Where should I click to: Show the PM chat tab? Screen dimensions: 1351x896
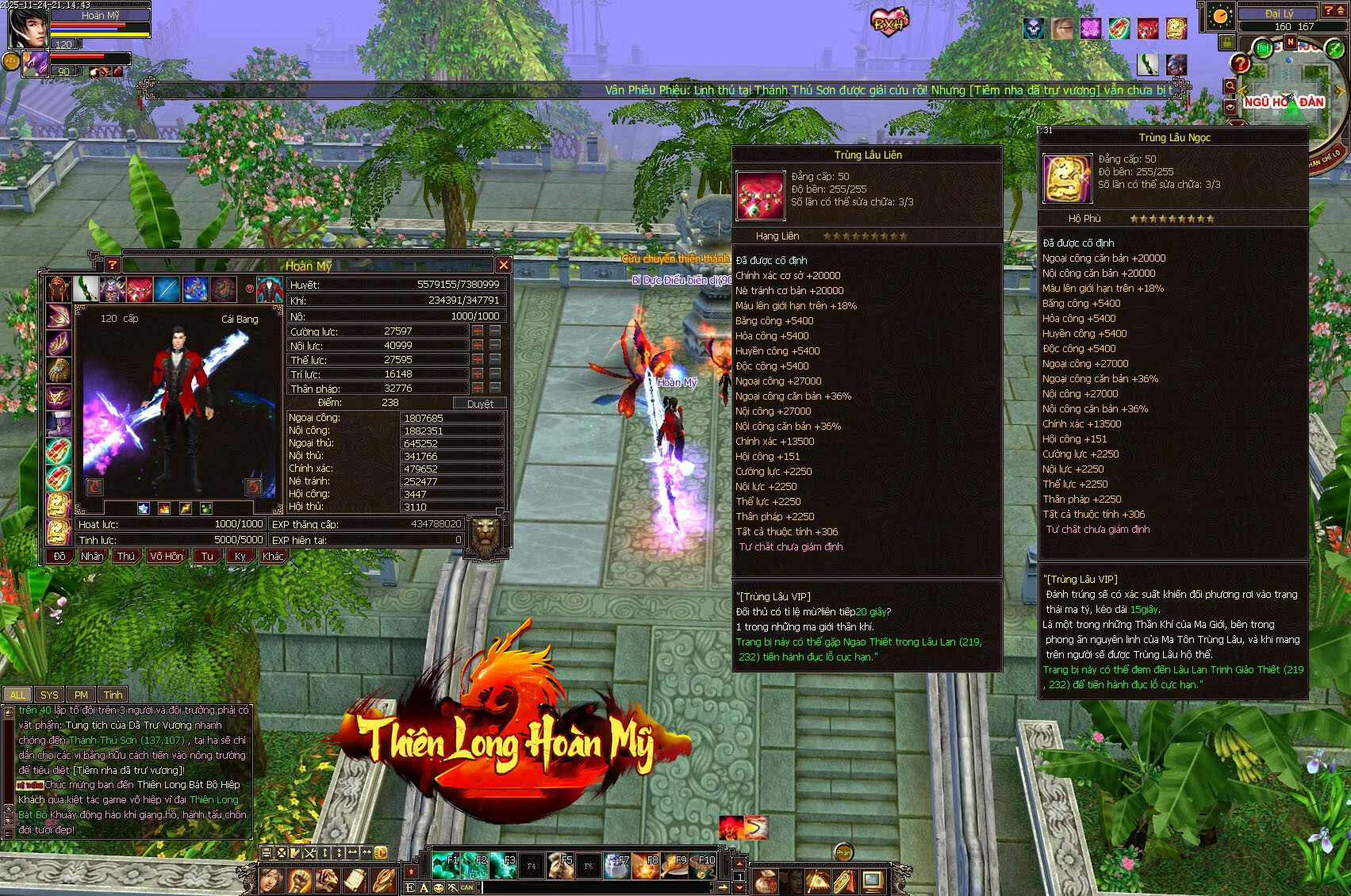click(81, 695)
